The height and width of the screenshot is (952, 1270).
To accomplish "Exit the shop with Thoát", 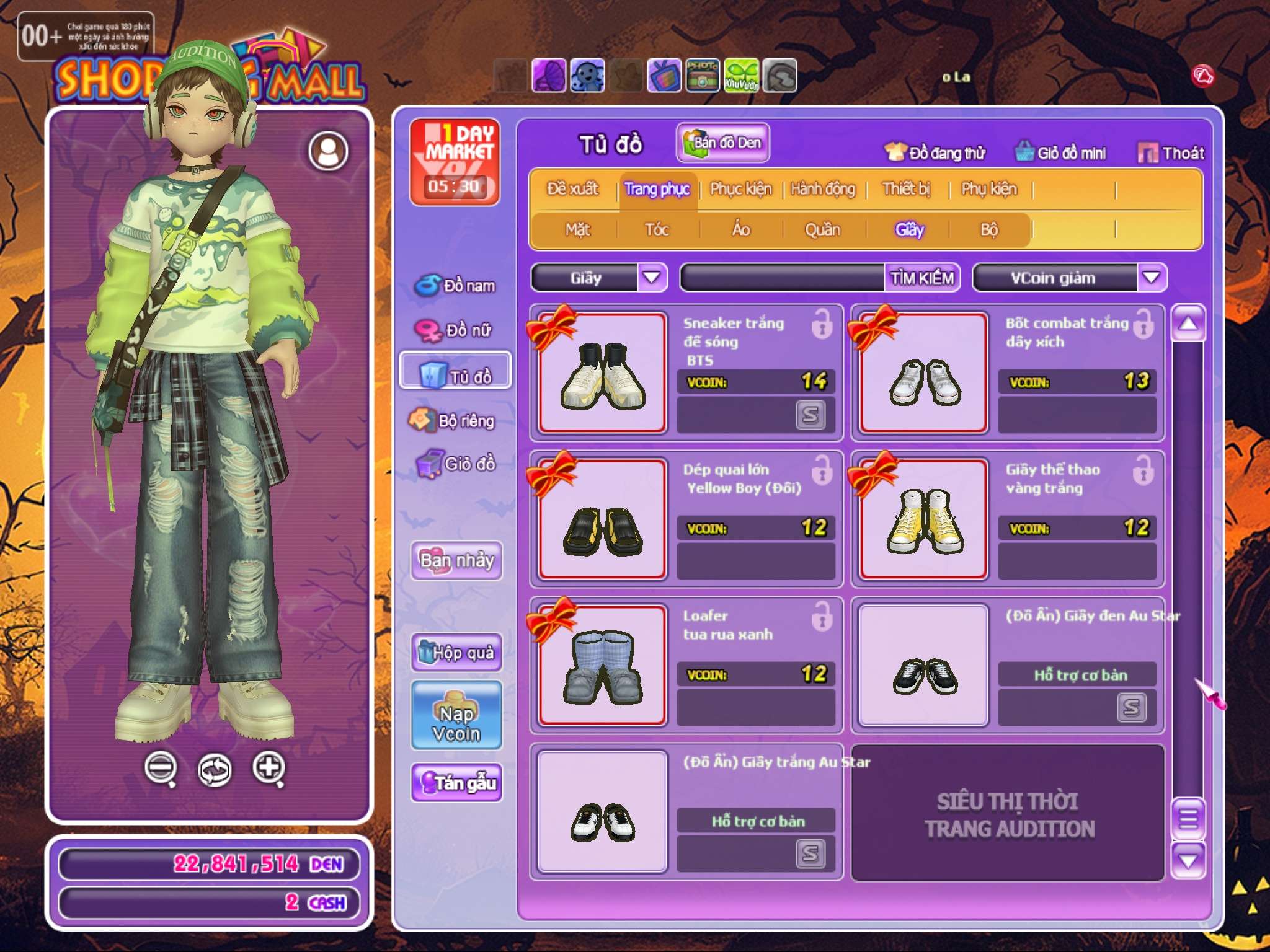I will coord(1171,152).
